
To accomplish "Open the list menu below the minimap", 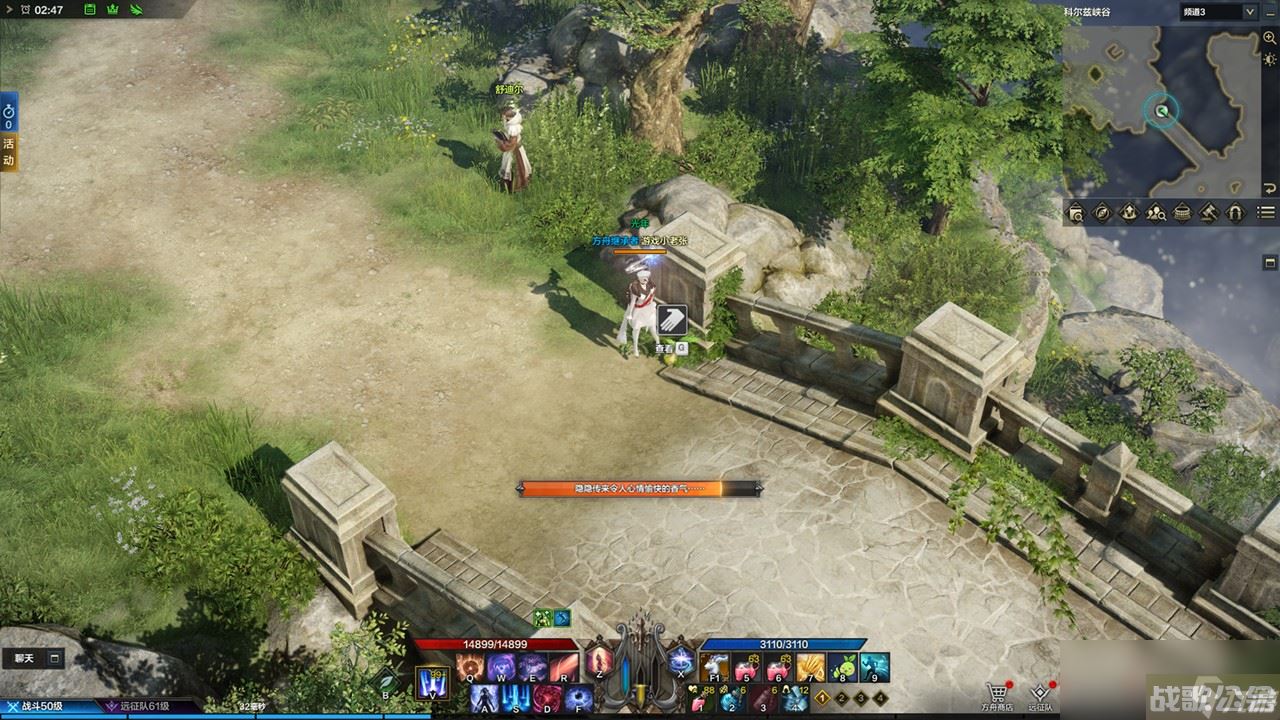I will pos(1266,212).
